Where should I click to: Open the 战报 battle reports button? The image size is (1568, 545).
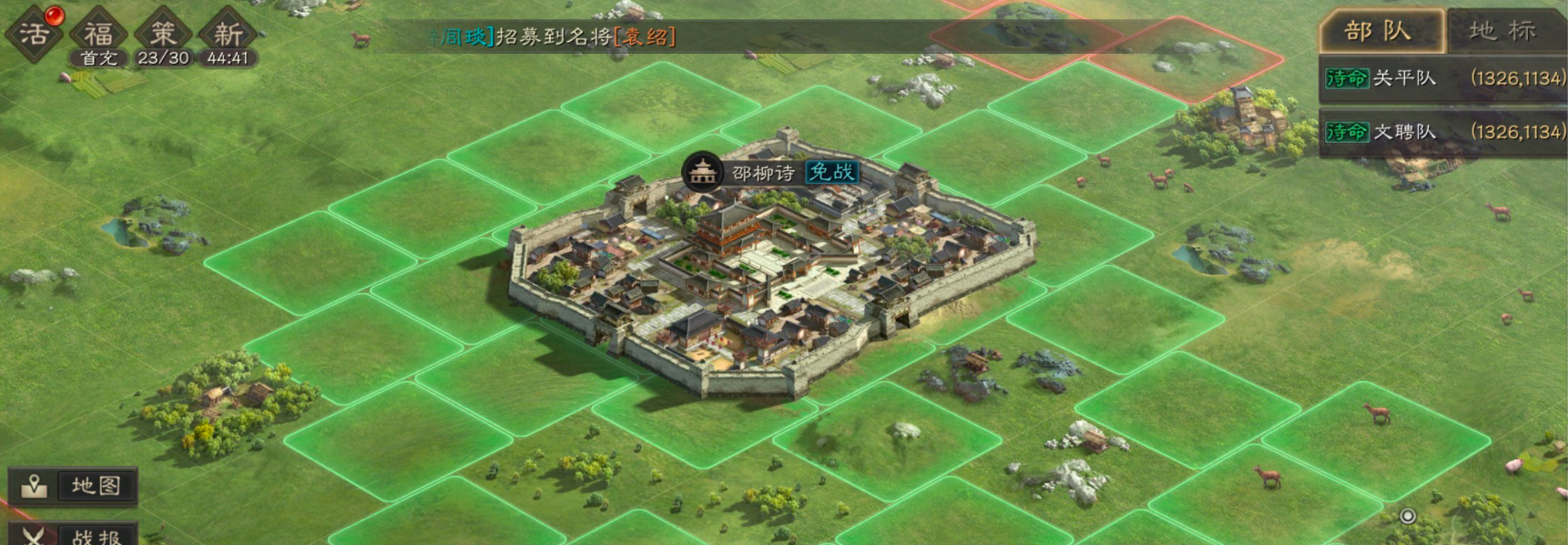(x=75, y=535)
